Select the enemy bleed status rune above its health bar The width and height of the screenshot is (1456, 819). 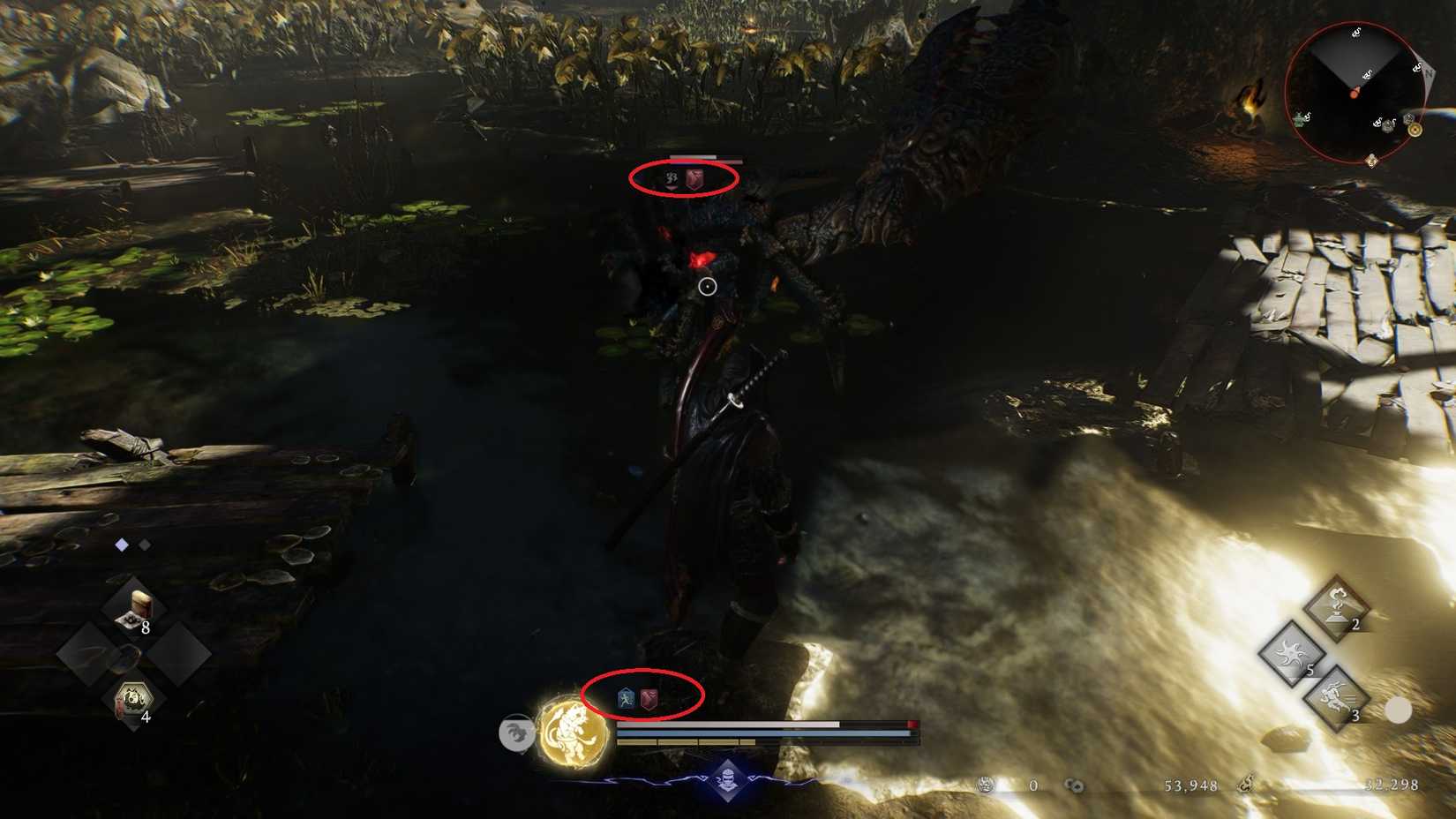coord(672,177)
